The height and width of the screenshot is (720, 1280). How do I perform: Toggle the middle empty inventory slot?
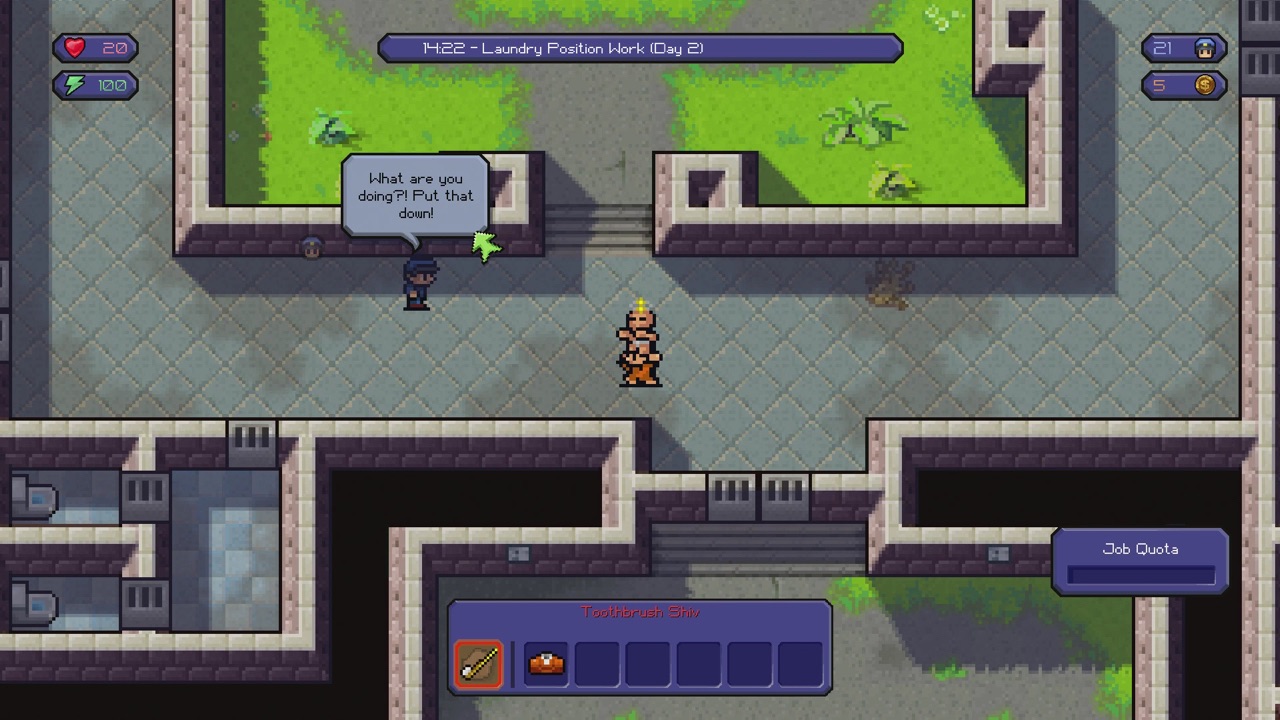(697, 663)
